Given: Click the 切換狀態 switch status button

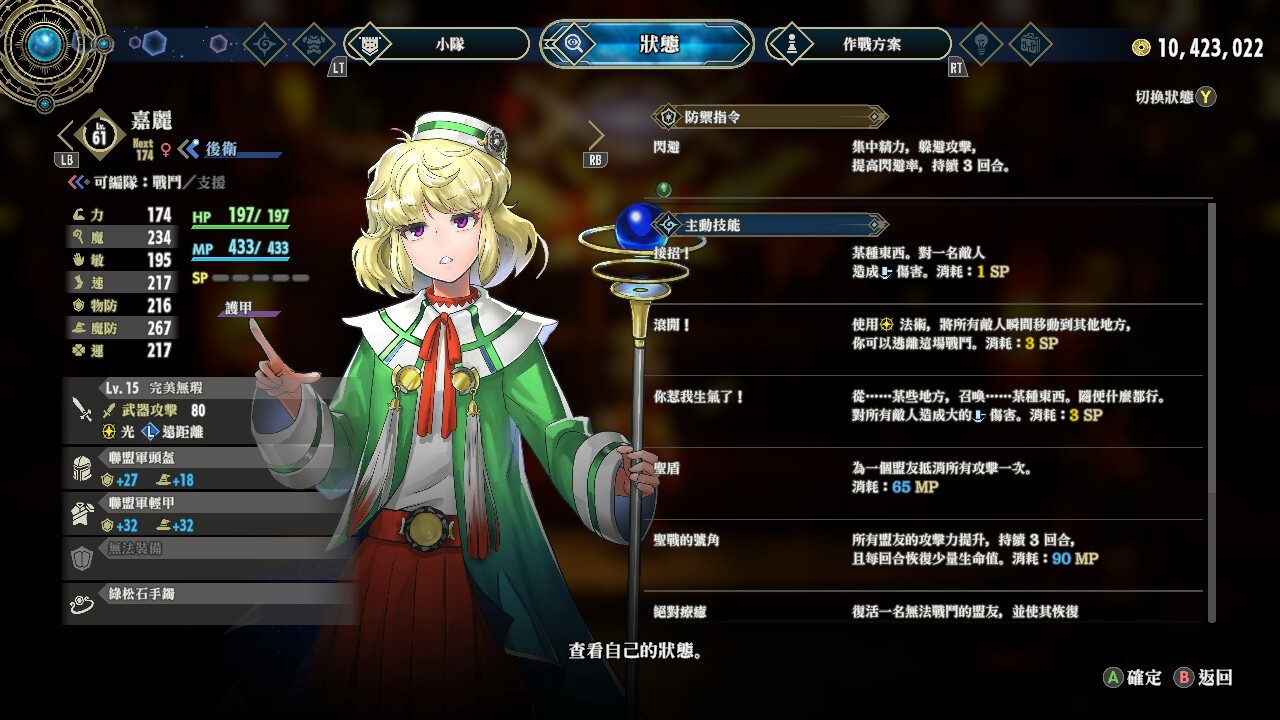Looking at the screenshot, I should pyautogui.click(x=1175, y=97).
